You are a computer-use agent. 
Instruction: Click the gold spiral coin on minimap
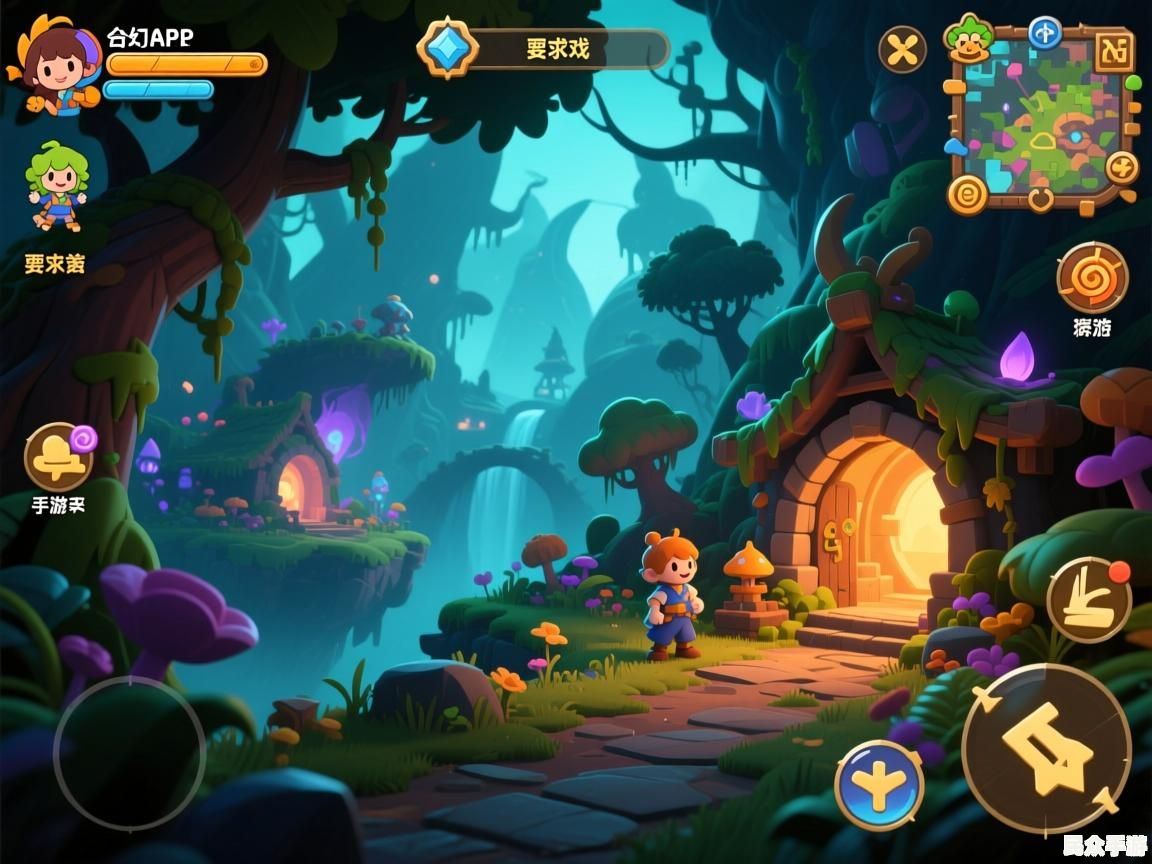[x=967, y=194]
